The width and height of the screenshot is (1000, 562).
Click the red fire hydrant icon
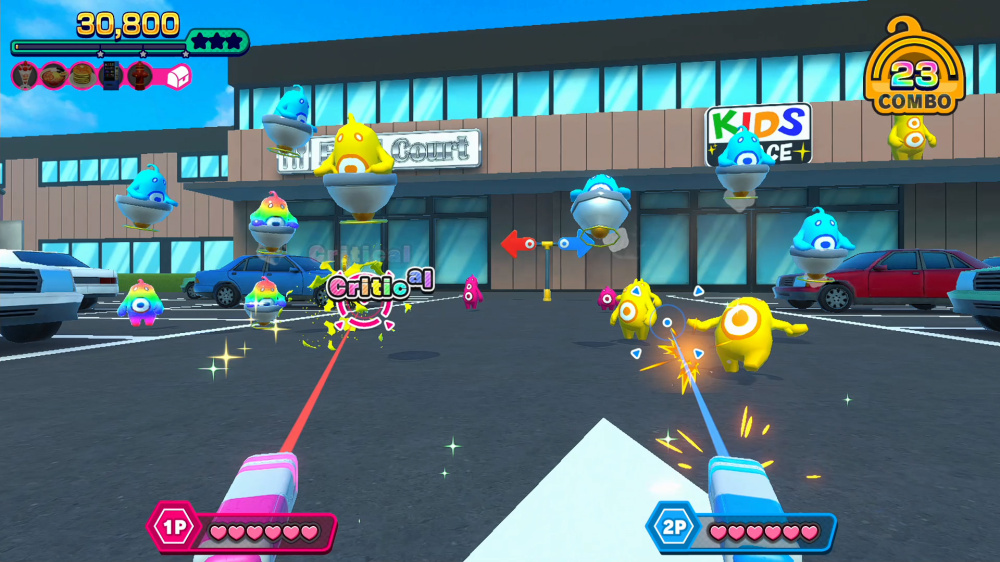140,75
